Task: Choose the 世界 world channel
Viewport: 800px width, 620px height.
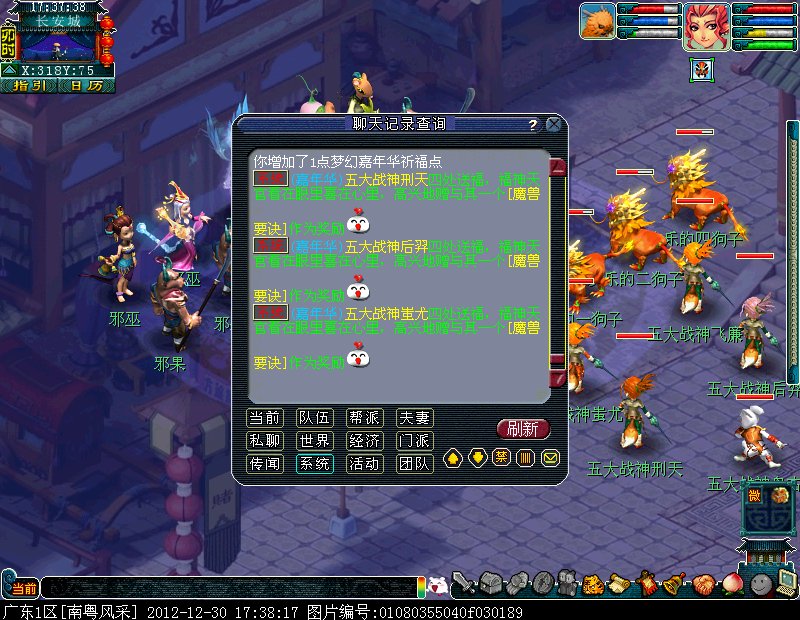Action: pyautogui.click(x=315, y=441)
